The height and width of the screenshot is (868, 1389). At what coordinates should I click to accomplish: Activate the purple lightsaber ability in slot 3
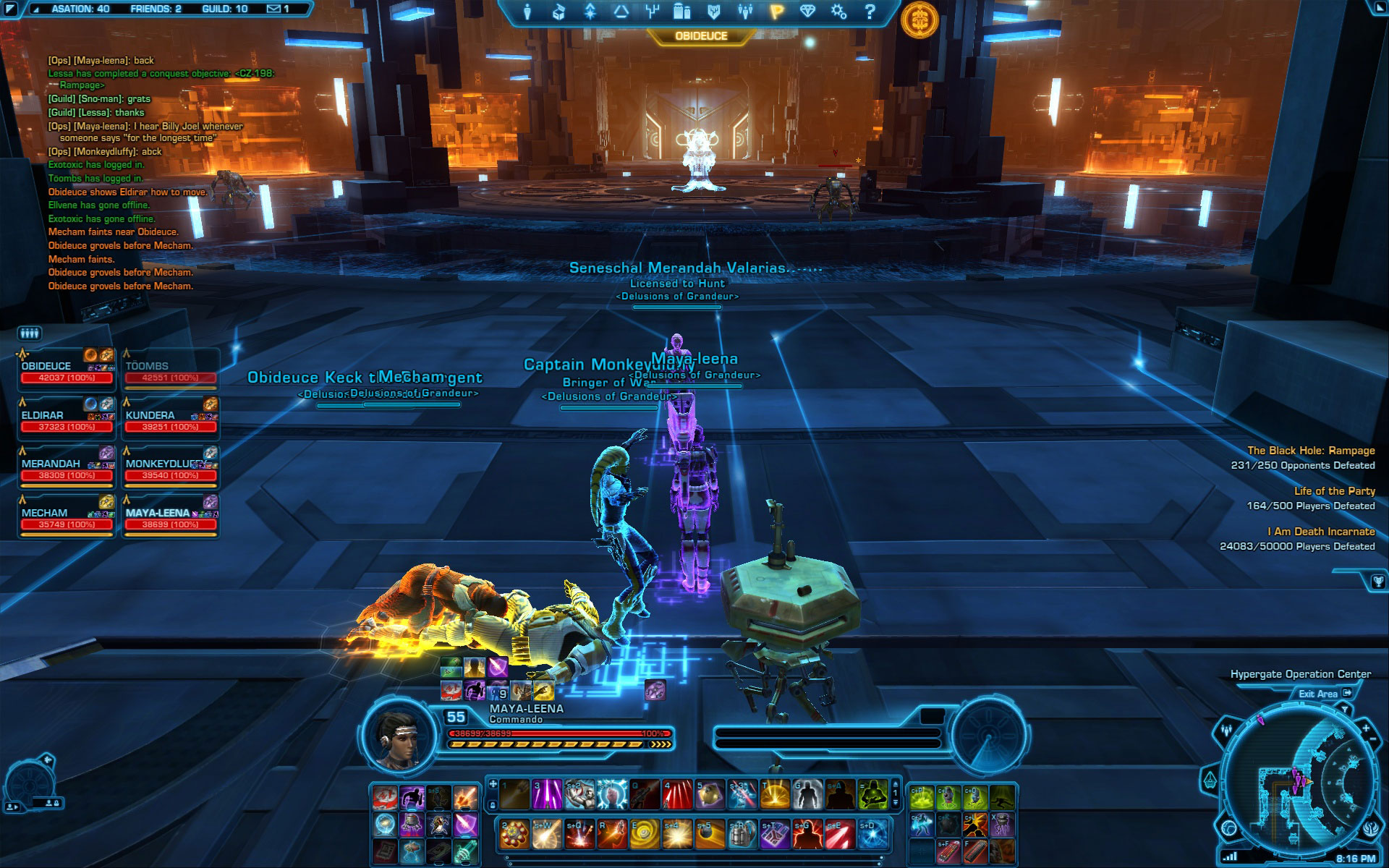pyautogui.click(x=547, y=794)
